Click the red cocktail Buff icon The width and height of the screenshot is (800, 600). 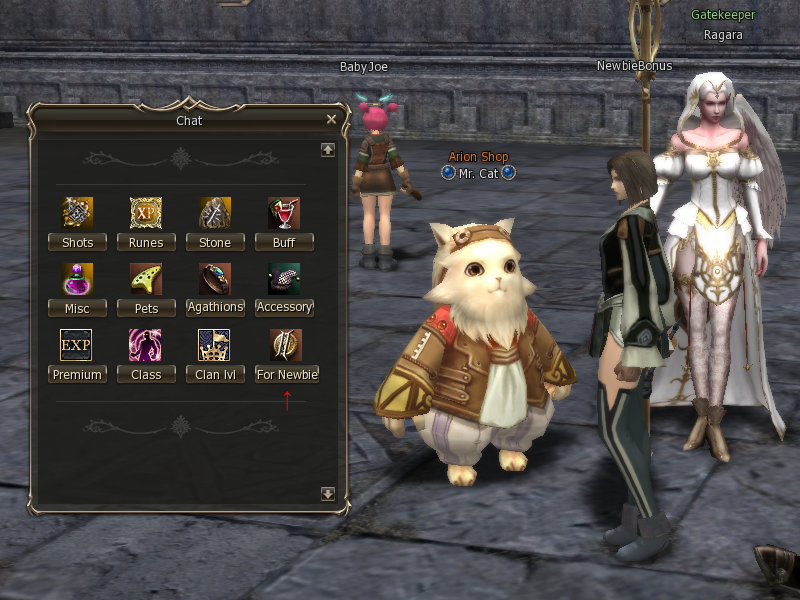[x=284, y=214]
